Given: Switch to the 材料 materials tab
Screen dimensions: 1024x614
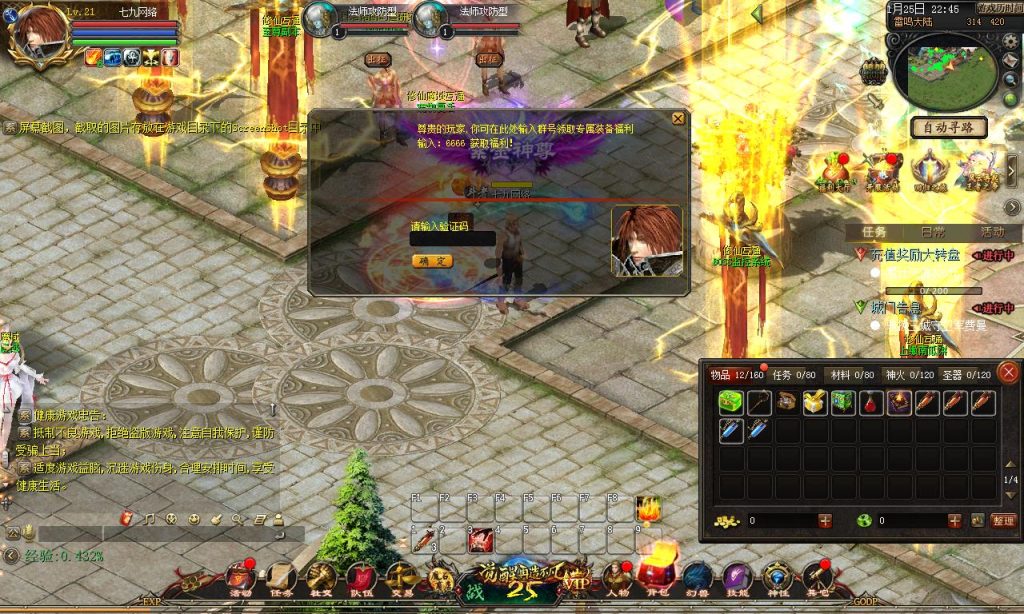Looking at the screenshot, I should (851, 375).
